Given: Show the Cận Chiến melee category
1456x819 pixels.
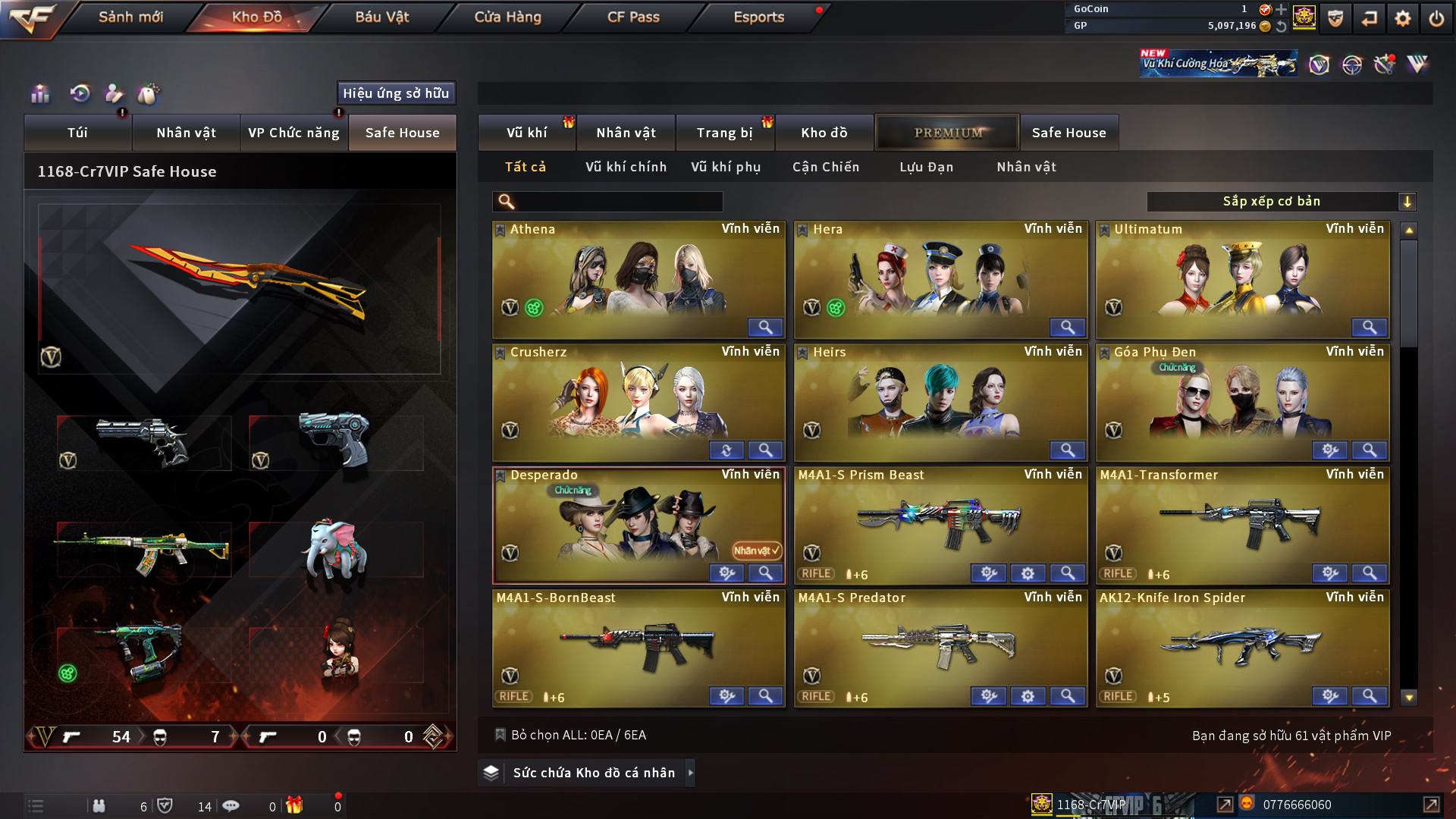Looking at the screenshot, I should click(826, 167).
